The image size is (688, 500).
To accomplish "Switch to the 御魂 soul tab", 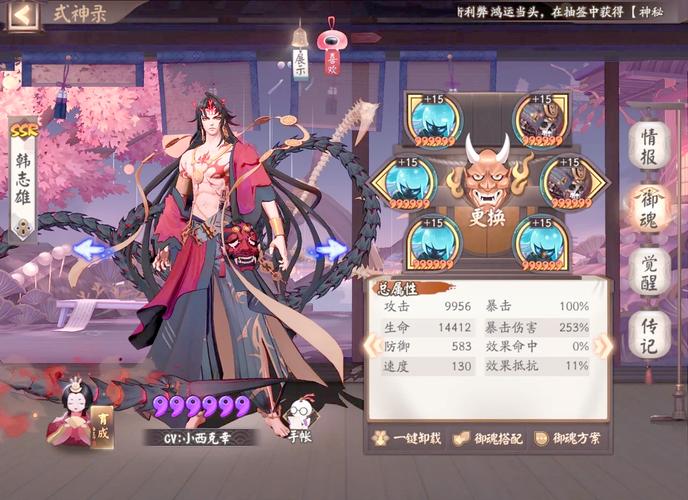I will [648, 208].
